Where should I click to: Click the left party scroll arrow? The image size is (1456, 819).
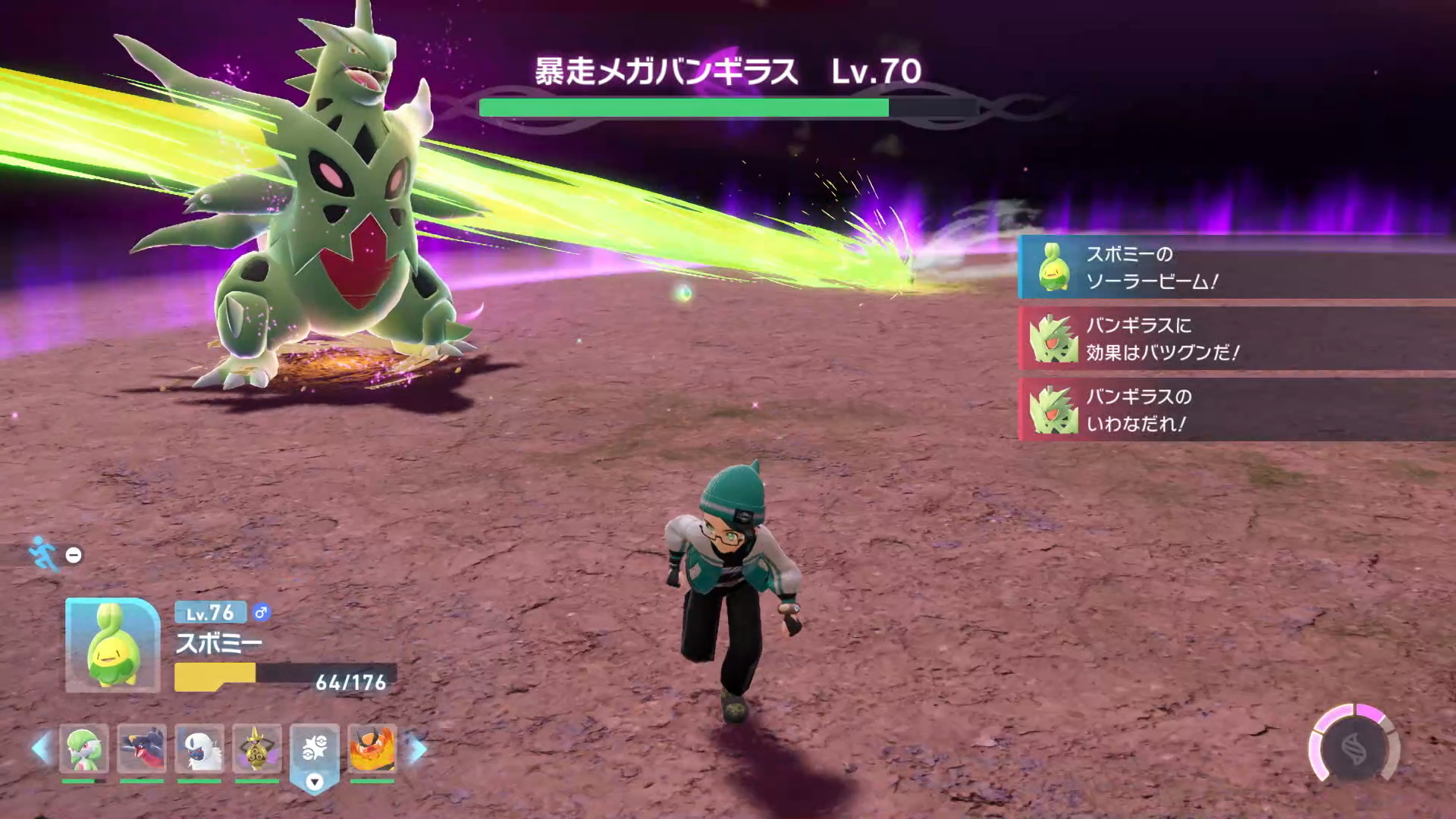41,748
